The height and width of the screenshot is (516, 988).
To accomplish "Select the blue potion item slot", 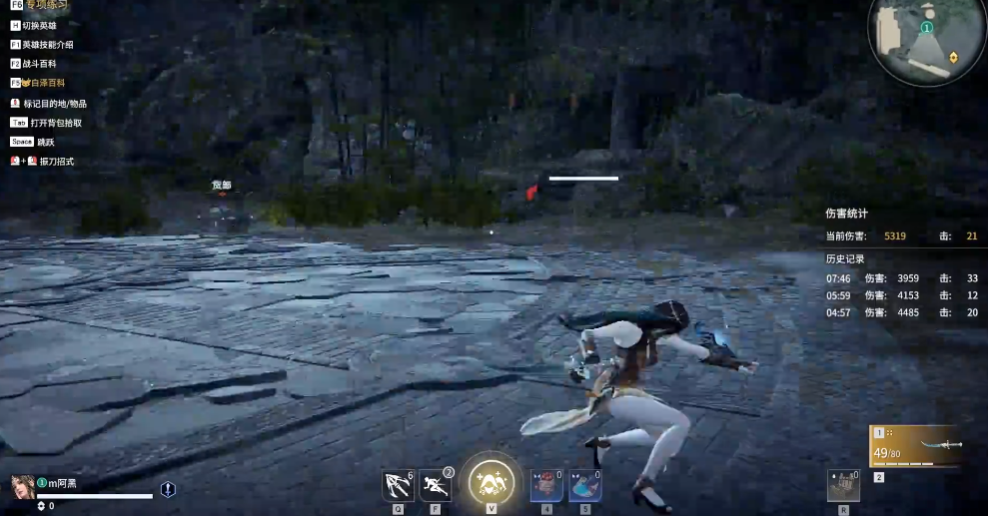I will [585, 486].
